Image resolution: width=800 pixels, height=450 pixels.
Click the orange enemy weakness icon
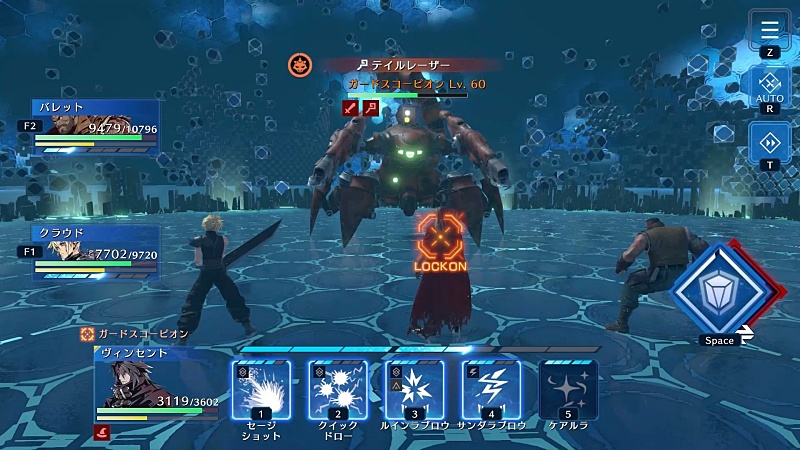[299, 66]
